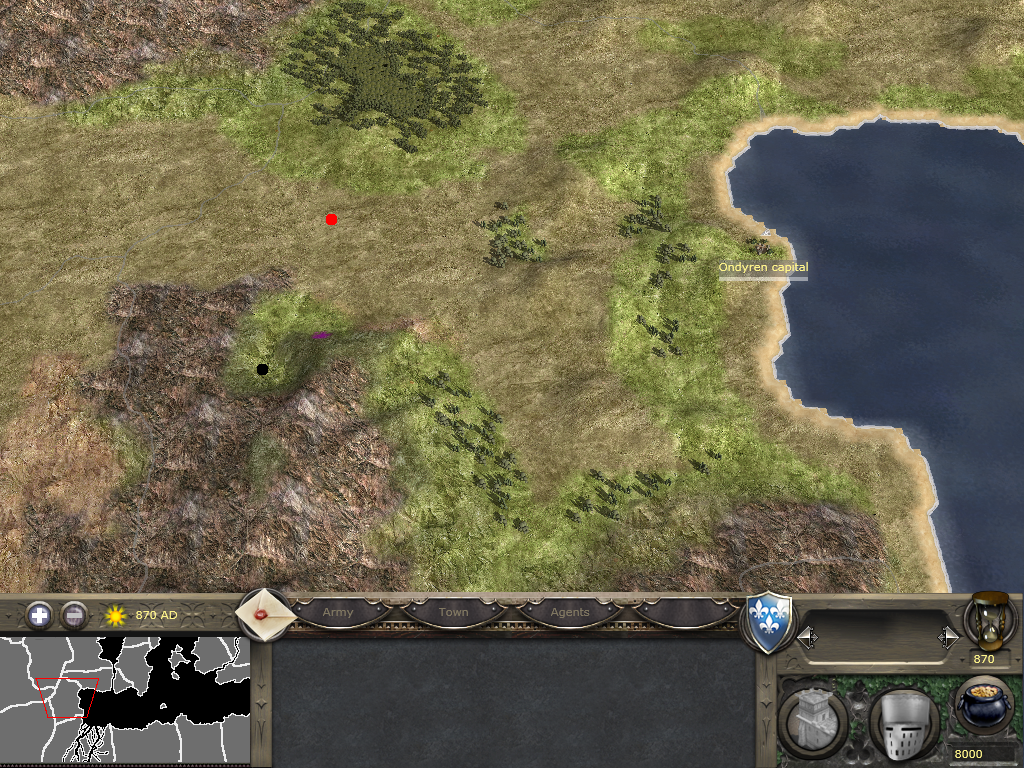Open the finances gold pot button
The image size is (1024, 768).
pyautogui.click(x=984, y=706)
